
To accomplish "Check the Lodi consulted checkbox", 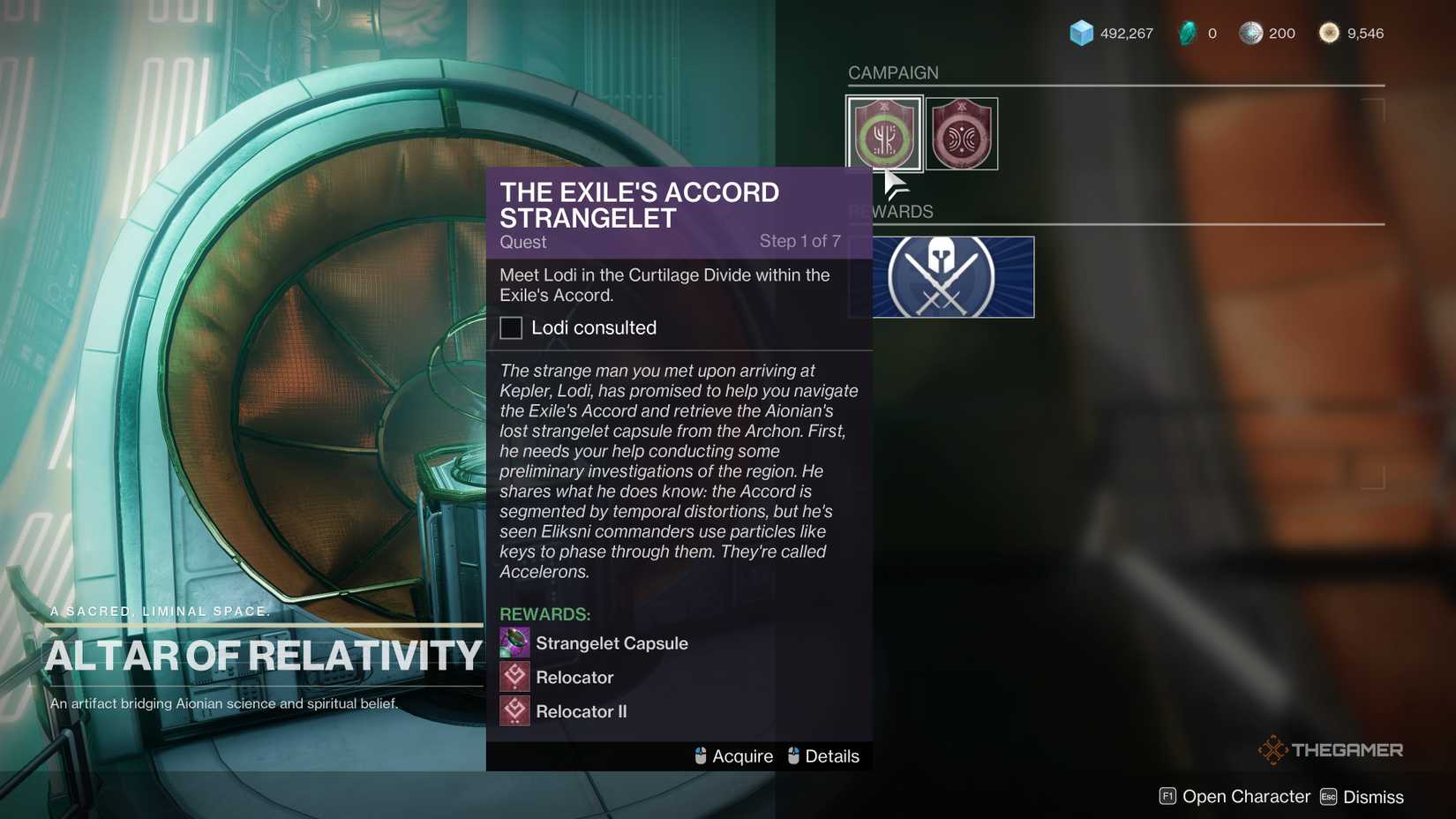I will click(511, 327).
